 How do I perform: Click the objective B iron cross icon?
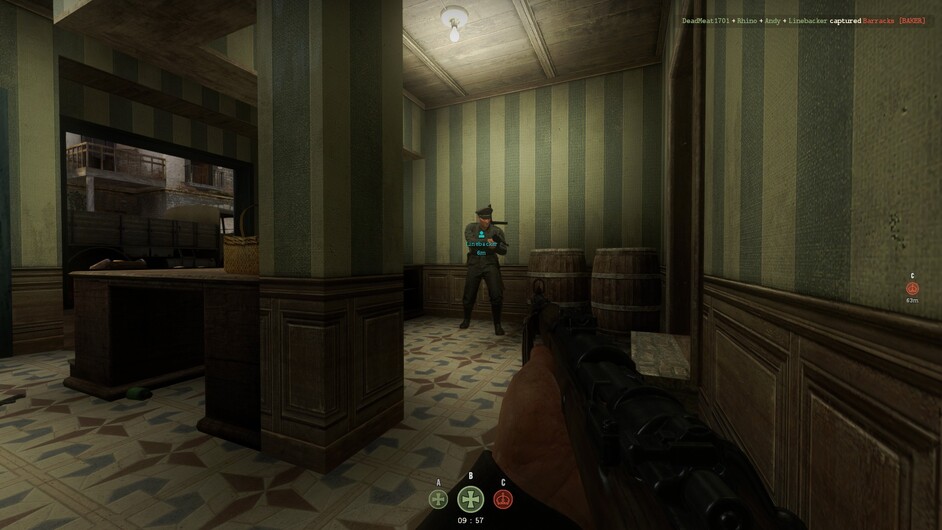[471, 499]
